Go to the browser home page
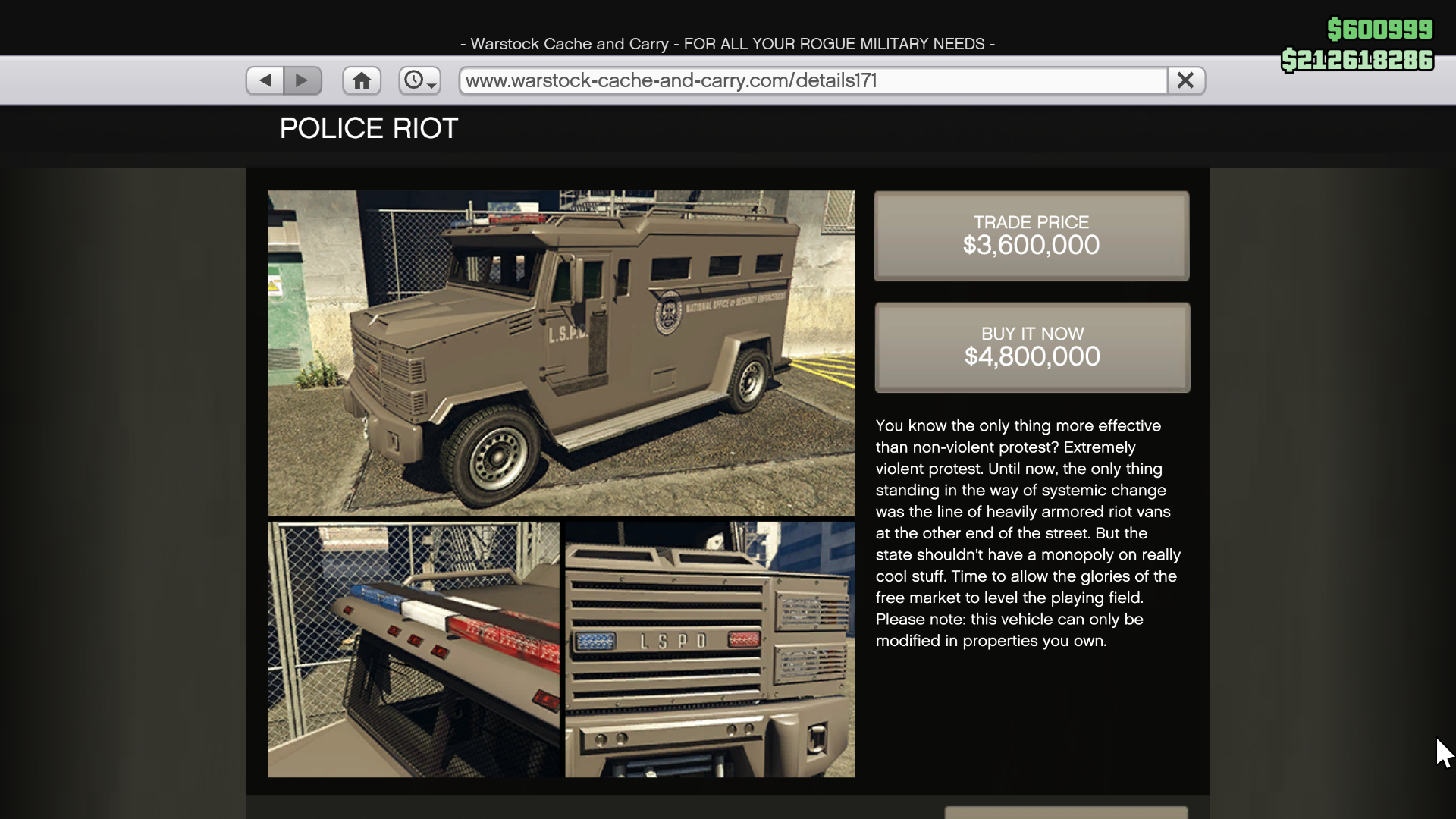Viewport: 1456px width, 819px height. (x=361, y=80)
